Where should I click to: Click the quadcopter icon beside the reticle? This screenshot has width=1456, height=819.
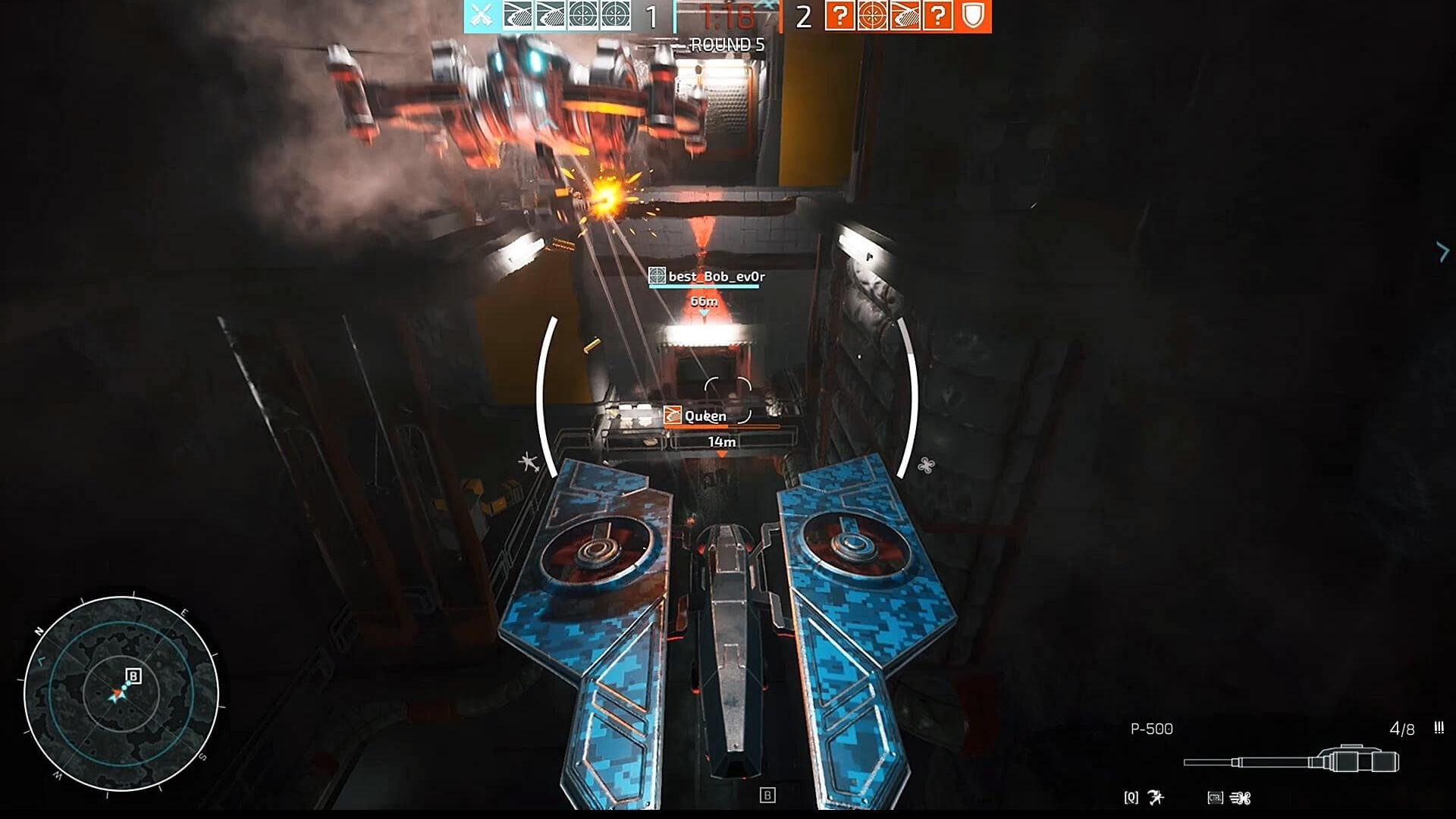(x=926, y=465)
